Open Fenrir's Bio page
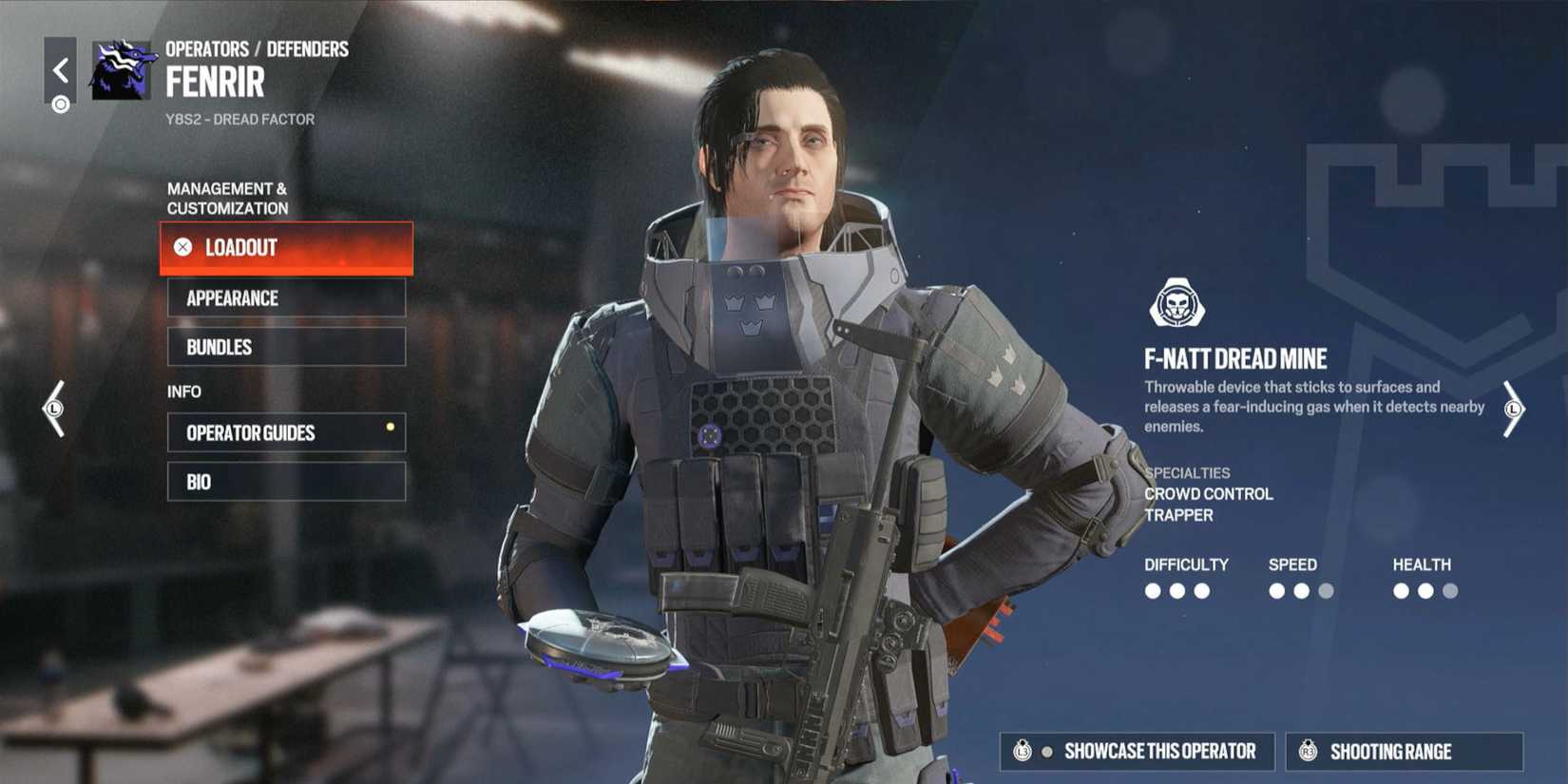 pyautogui.click(x=286, y=481)
